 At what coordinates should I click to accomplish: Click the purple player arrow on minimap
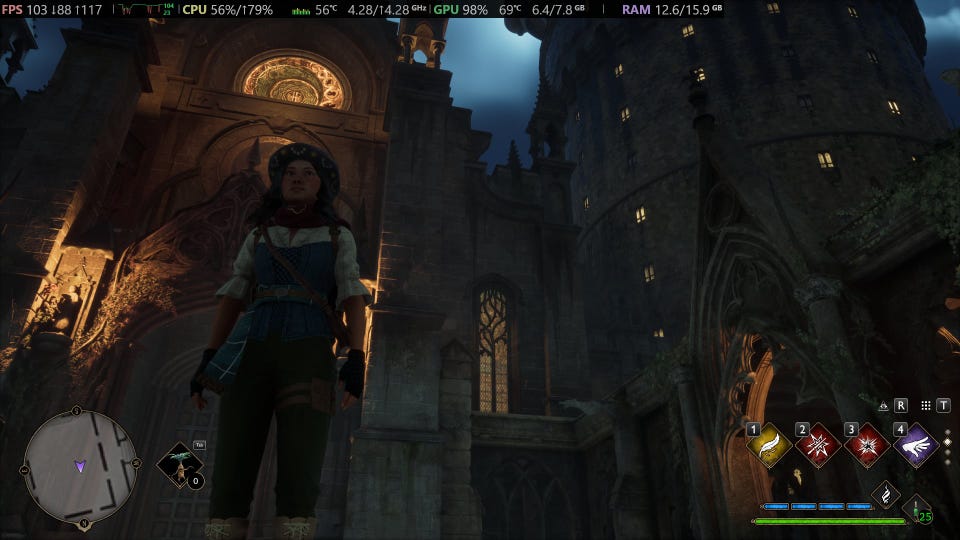pyautogui.click(x=80, y=466)
